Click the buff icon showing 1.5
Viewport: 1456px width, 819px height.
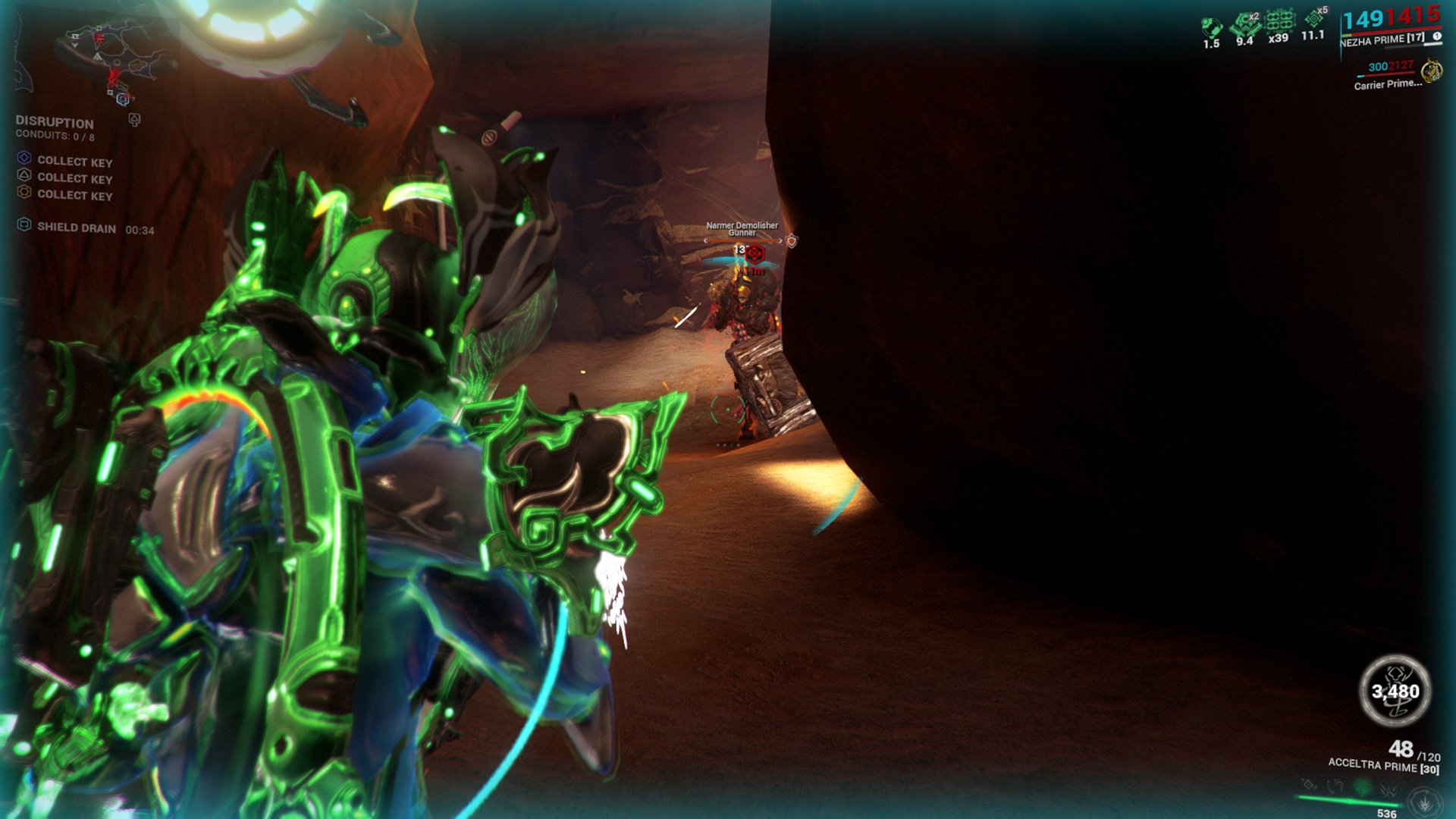[x=1211, y=28]
